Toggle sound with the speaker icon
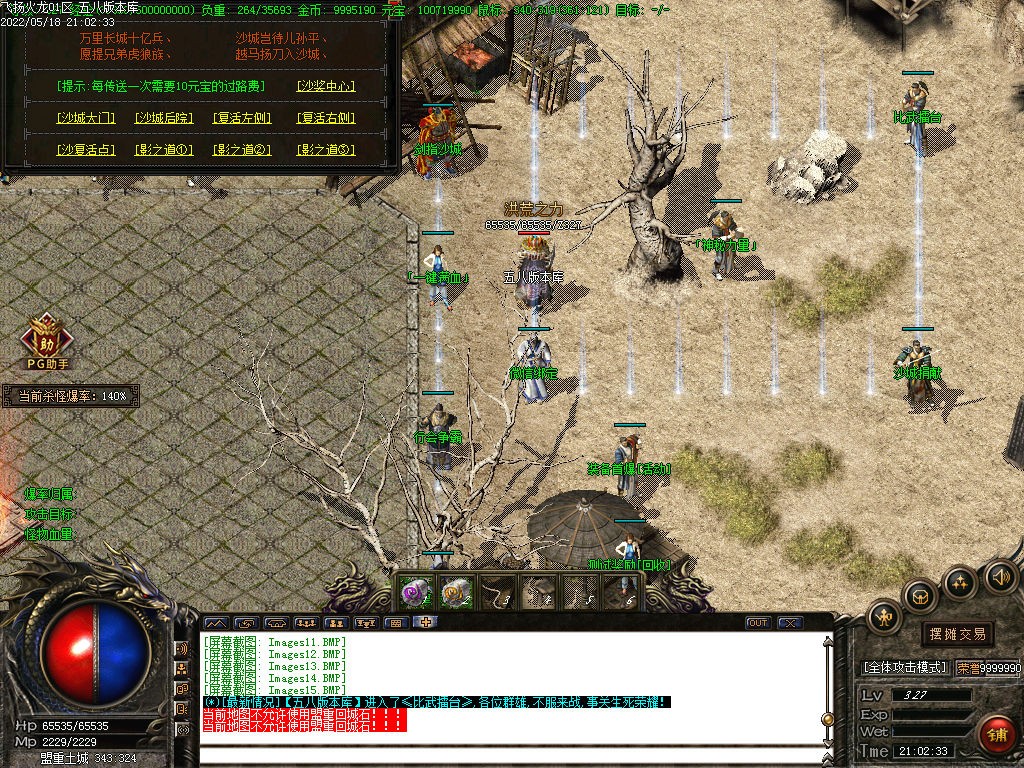Viewport: 1024px width, 768px height. pos(1000,576)
